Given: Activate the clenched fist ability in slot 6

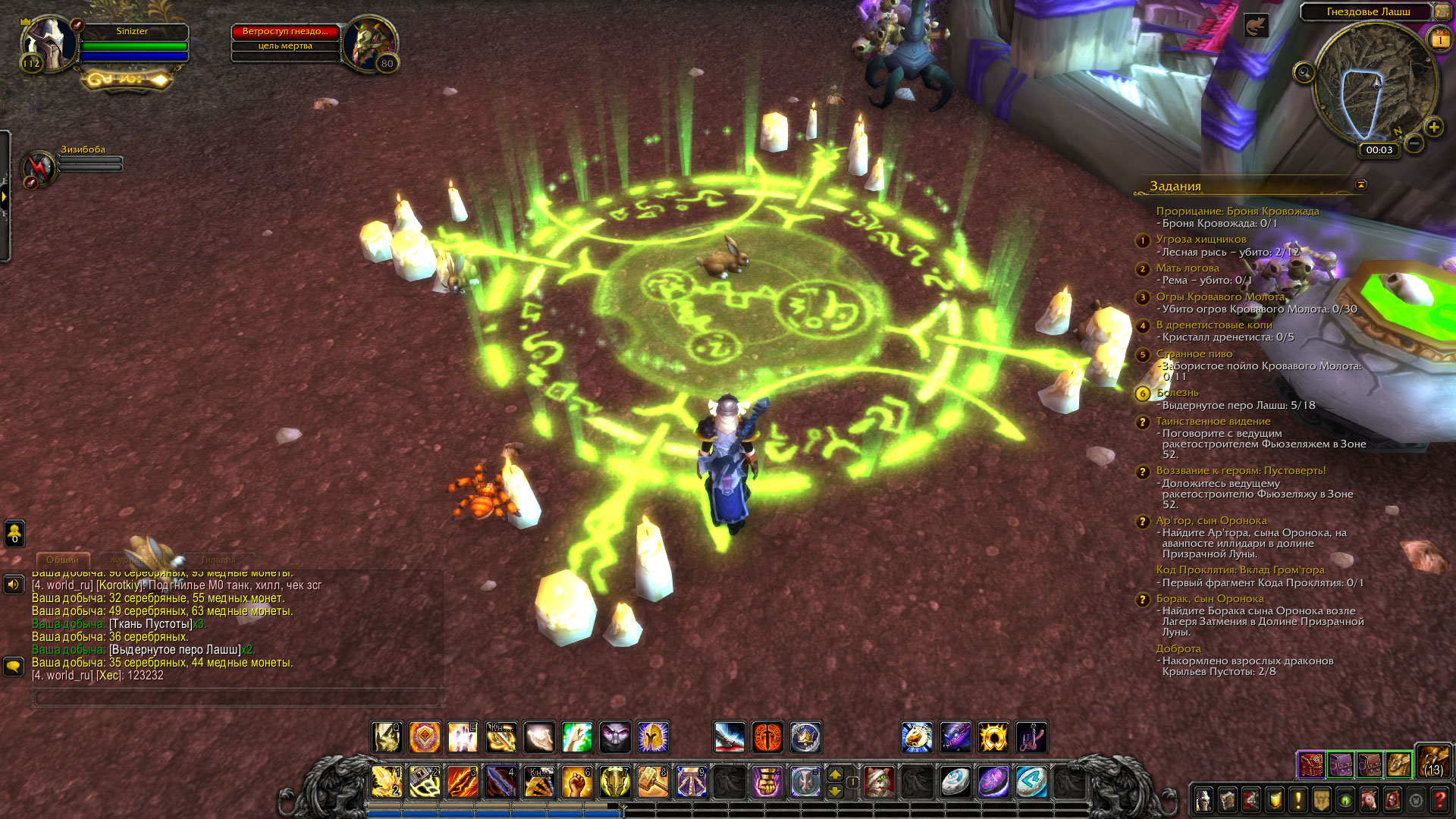Looking at the screenshot, I should tap(577, 782).
